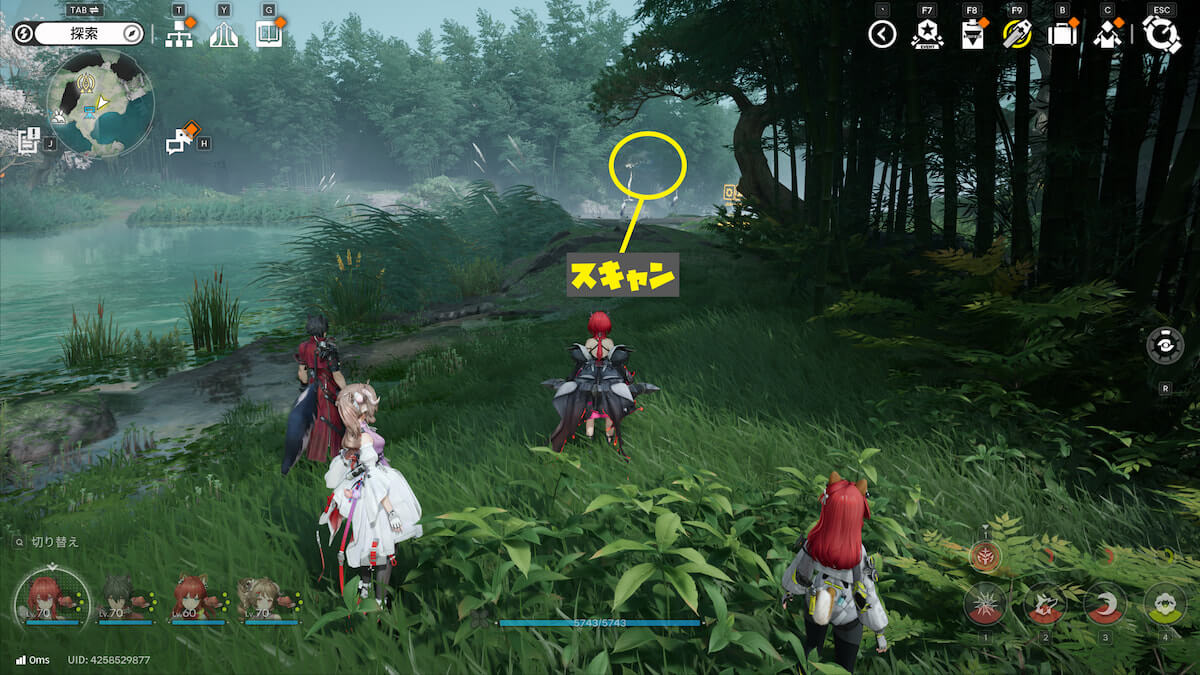
Task: Open the chat bubbles icon
Action: point(179,142)
